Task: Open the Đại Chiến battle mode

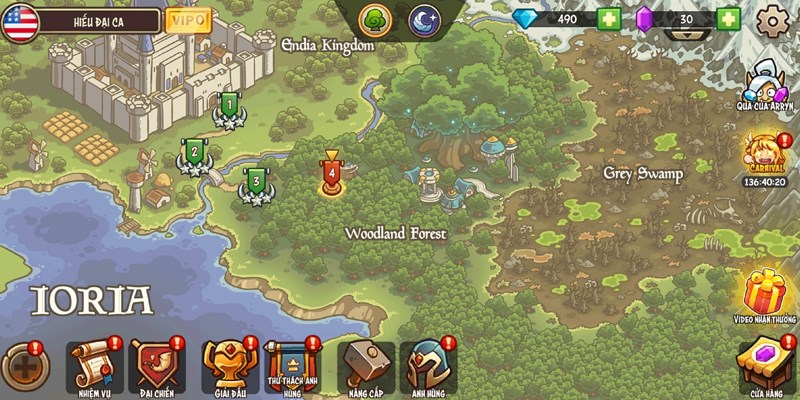Action: (156, 365)
